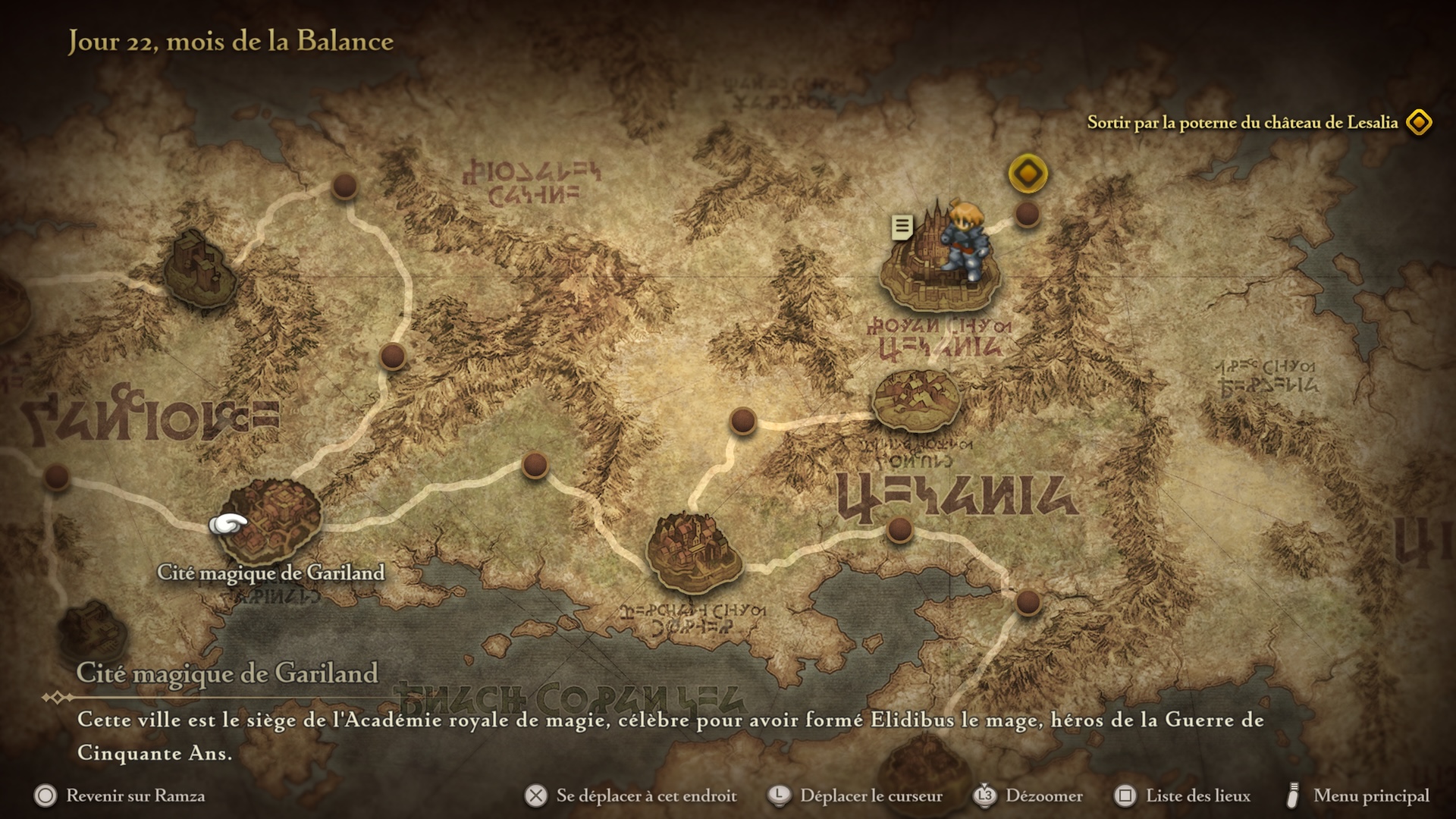
Task: Click the gold diamond objective marker on the map
Action: [x=1028, y=174]
